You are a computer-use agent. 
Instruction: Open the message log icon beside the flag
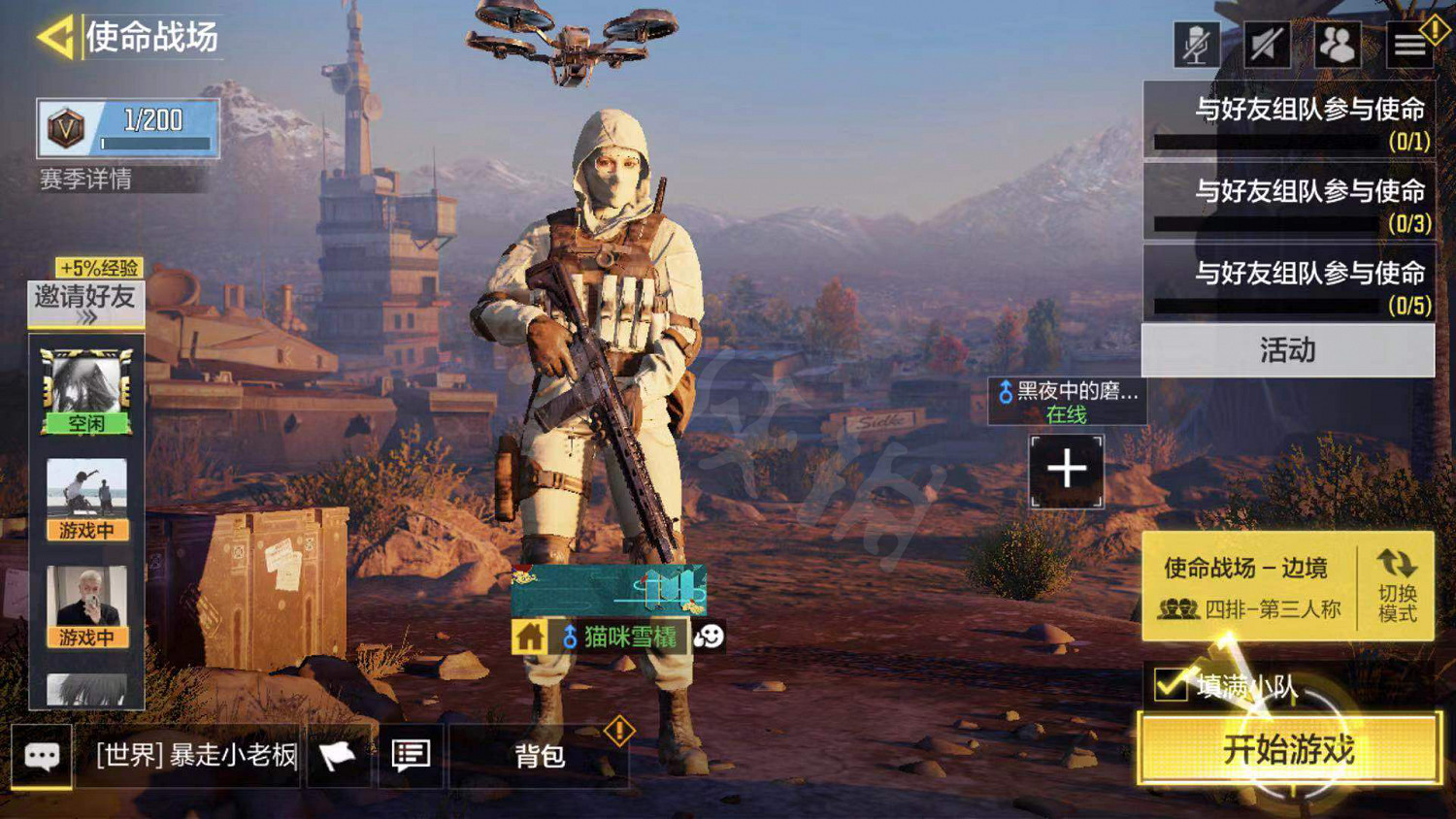click(x=412, y=755)
